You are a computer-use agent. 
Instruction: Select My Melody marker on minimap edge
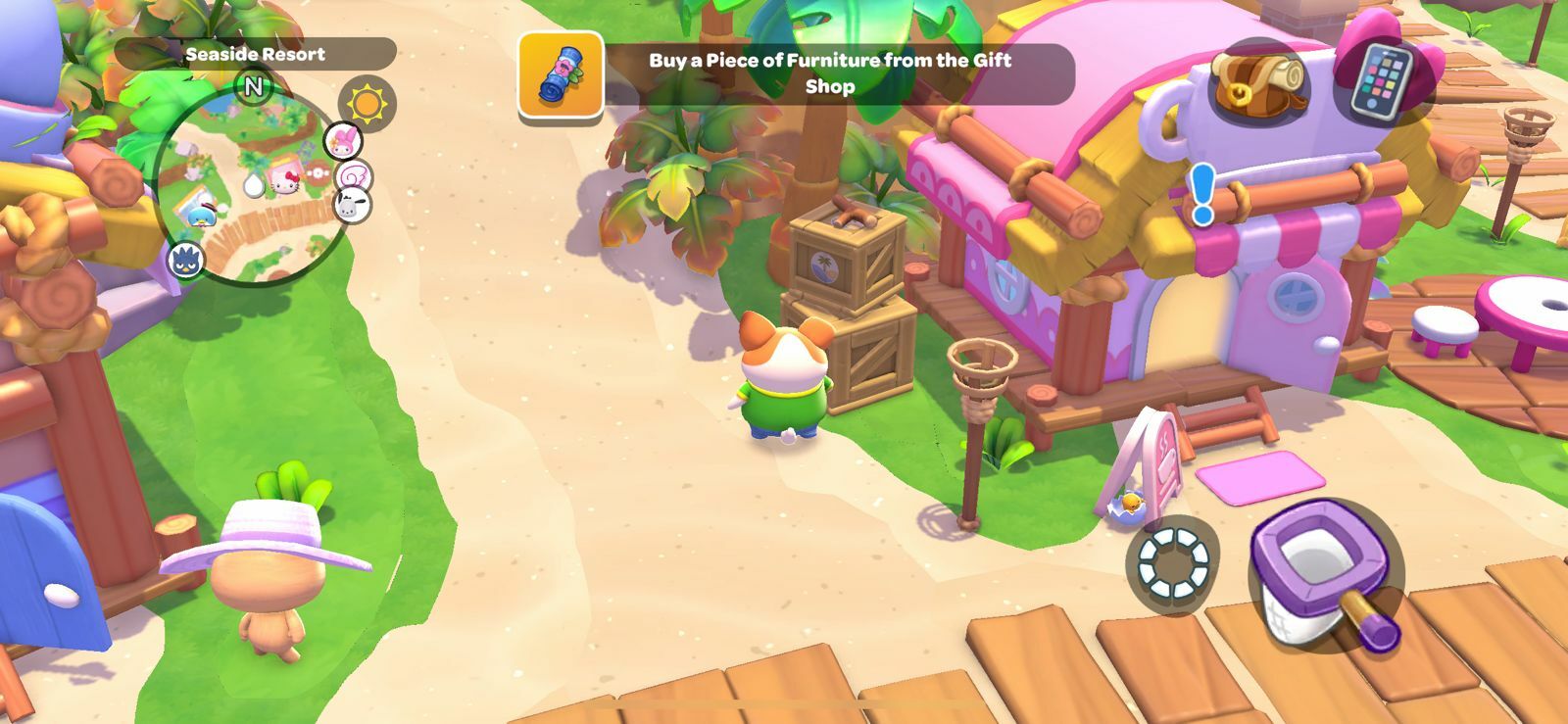point(343,140)
